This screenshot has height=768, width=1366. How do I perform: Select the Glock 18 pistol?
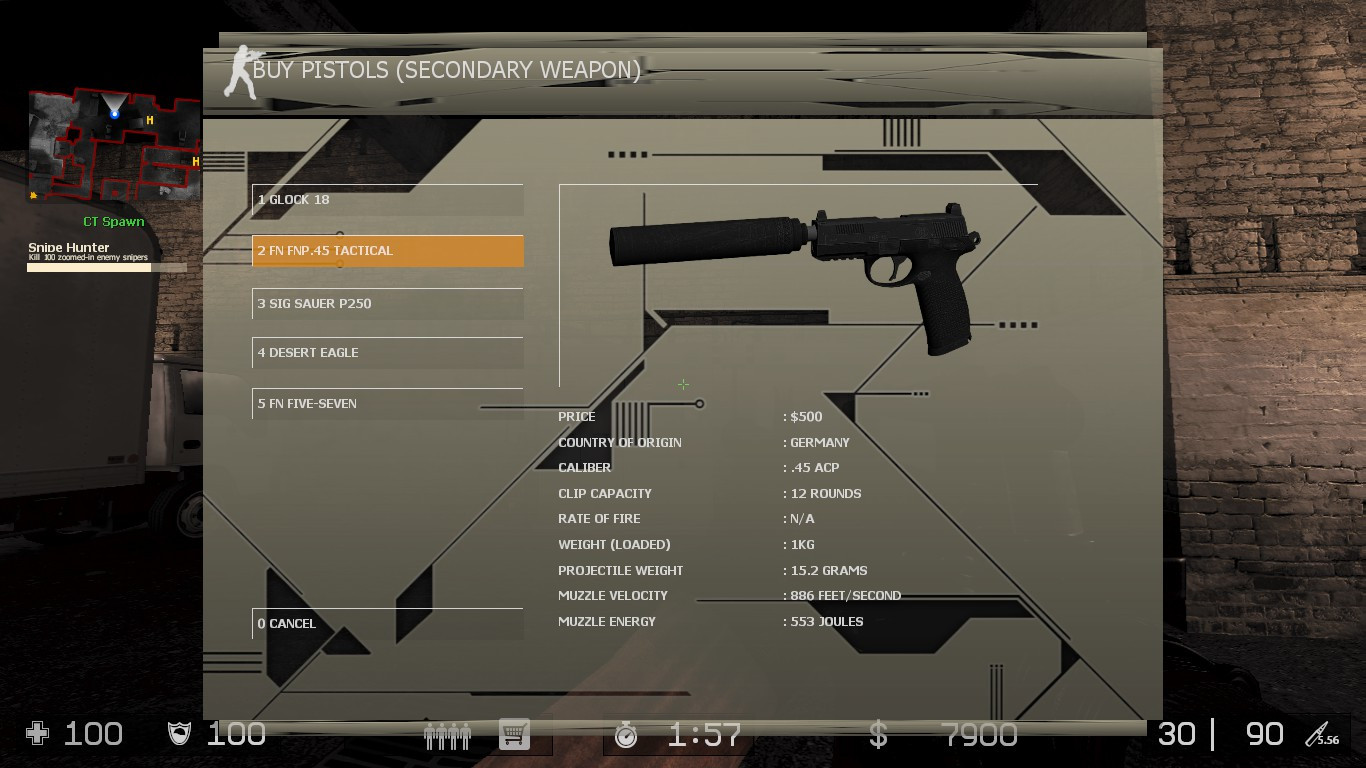tap(387, 200)
